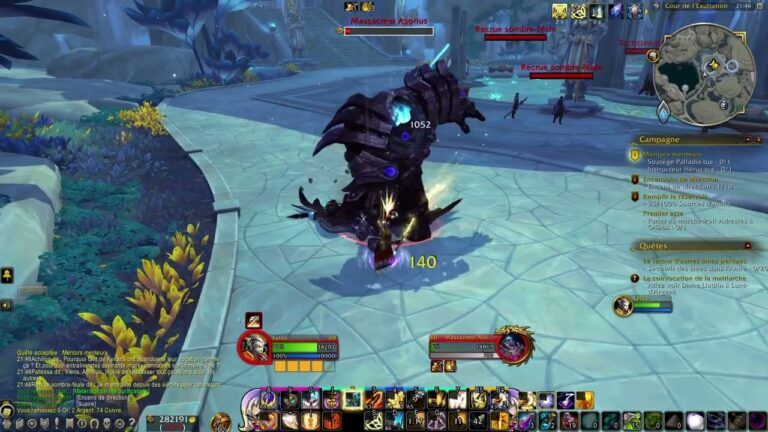Screen dimensions: 768x432
Task: Click the Massacreur target portrait
Action: [x=514, y=347]
